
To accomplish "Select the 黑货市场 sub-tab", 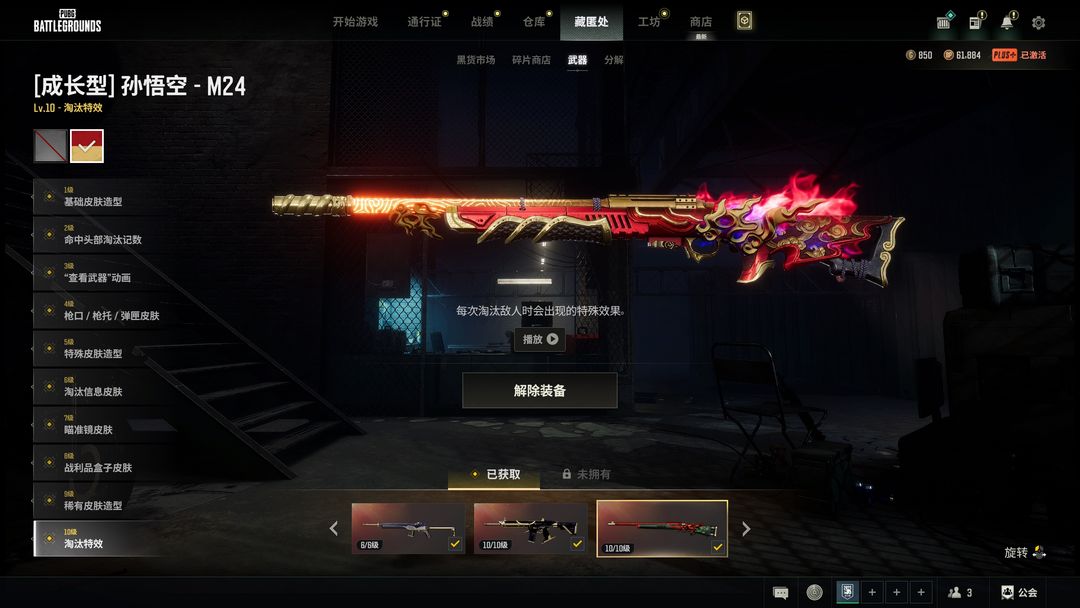I will [476, 60].
